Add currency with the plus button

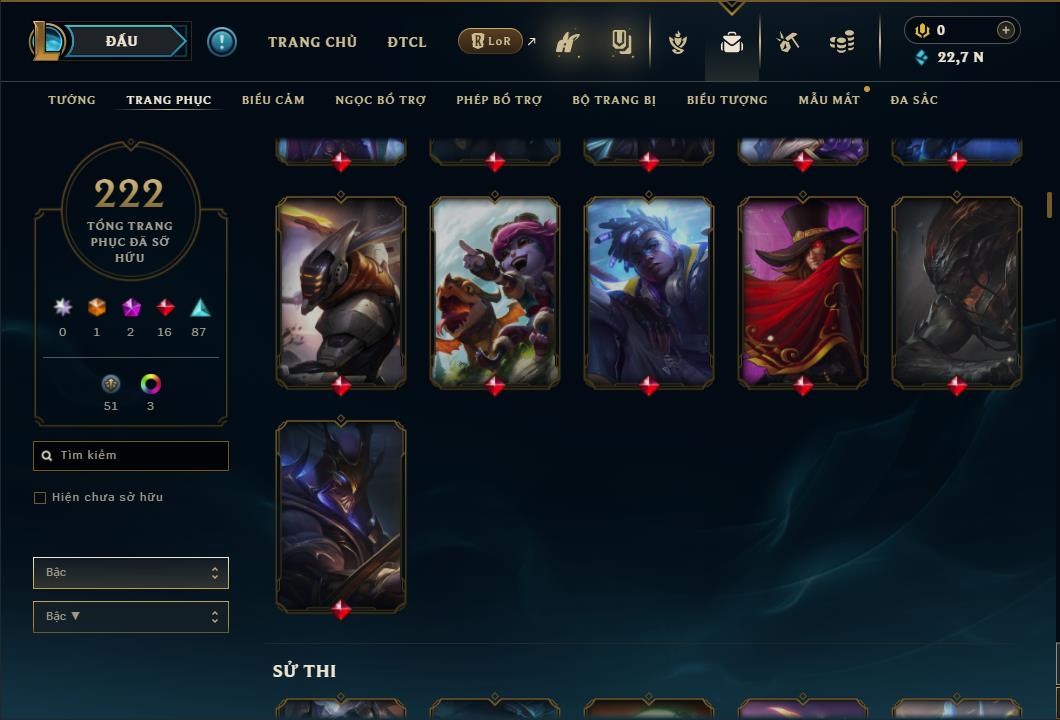click(1006, 30)
